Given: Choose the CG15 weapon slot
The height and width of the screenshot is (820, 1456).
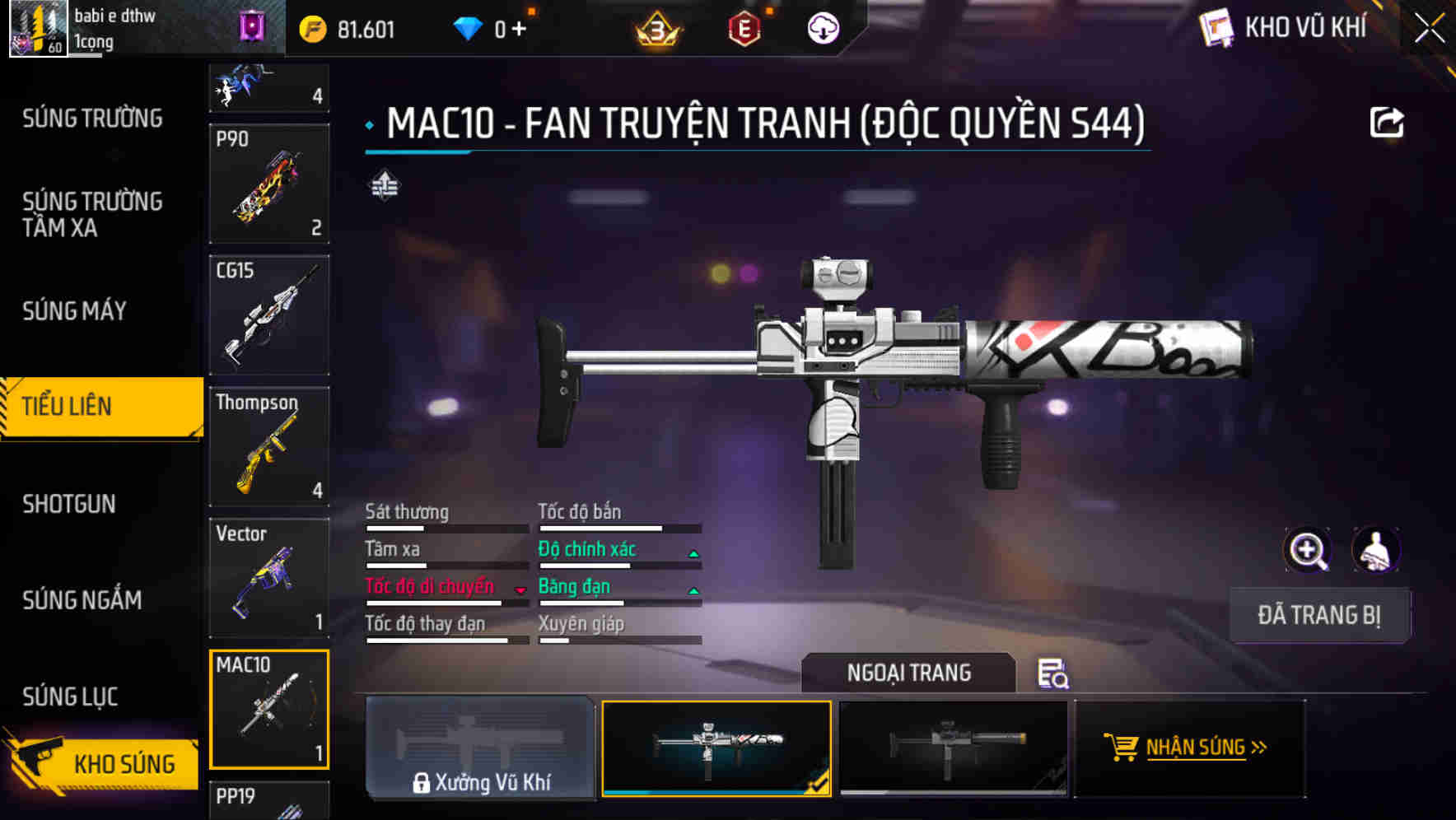Looking at the screenshot, I should click(x=269, y=315).
